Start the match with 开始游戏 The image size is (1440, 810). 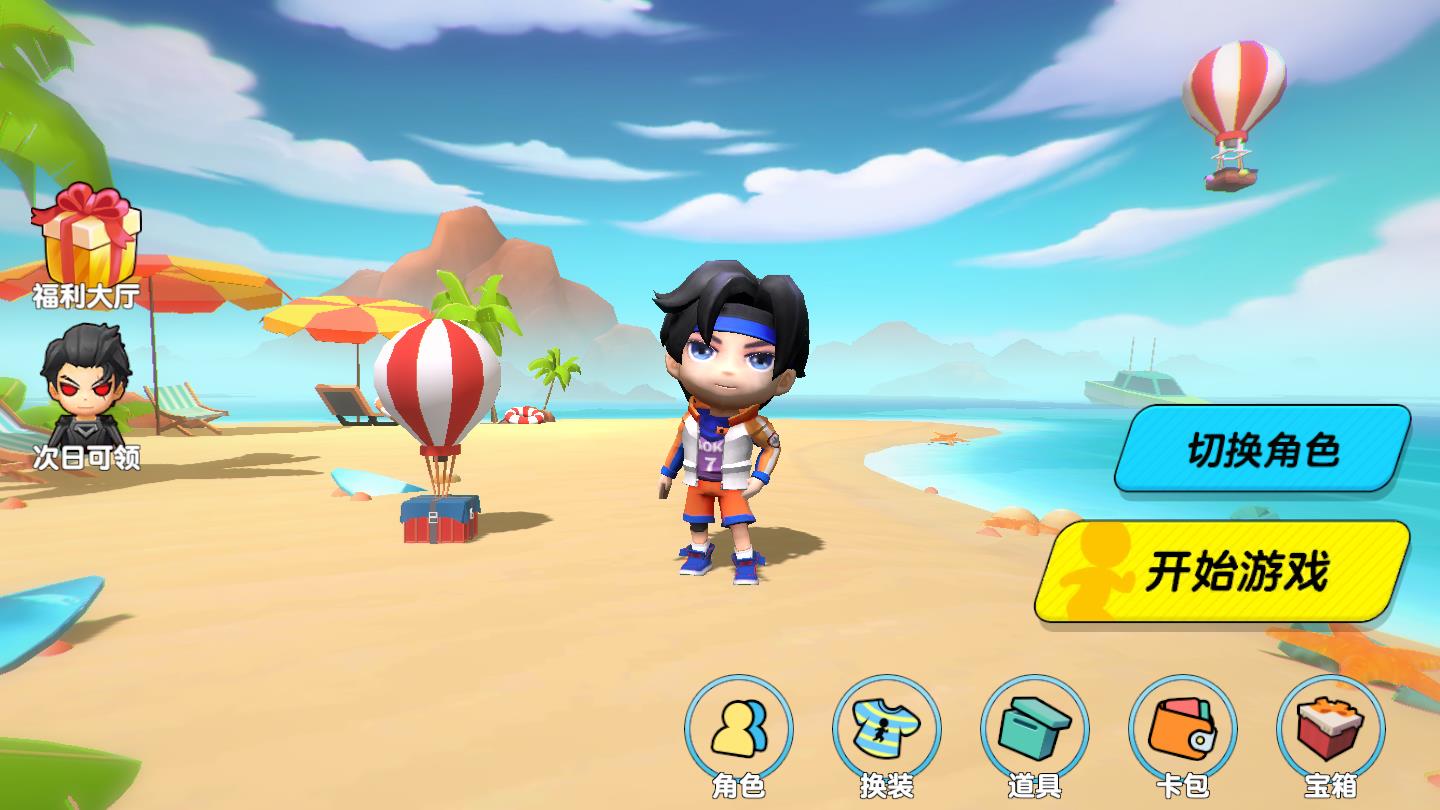click(x=1224, y=572)
